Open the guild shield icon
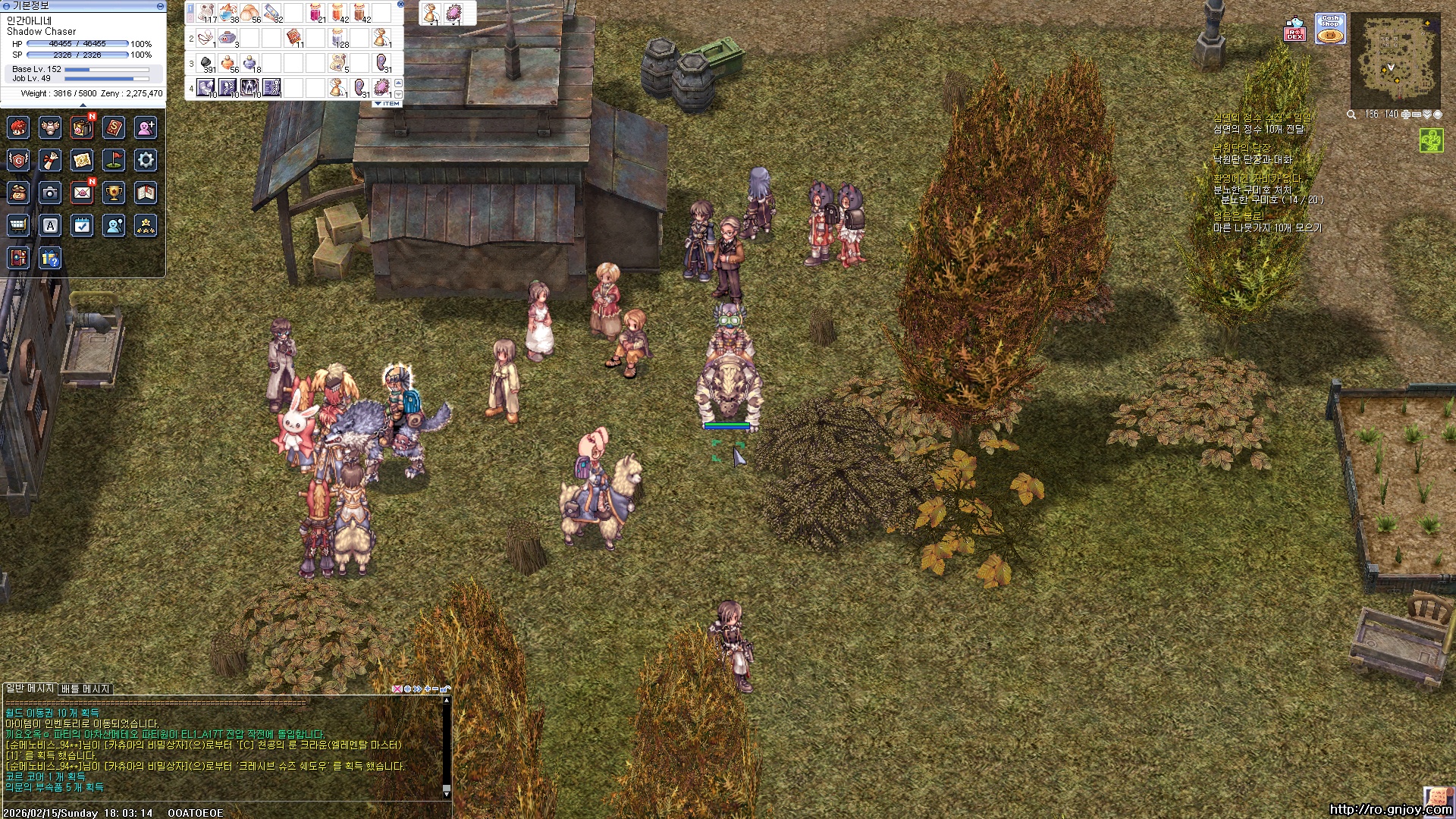This screenshot has width=1456, height=819. pos(18,160)
